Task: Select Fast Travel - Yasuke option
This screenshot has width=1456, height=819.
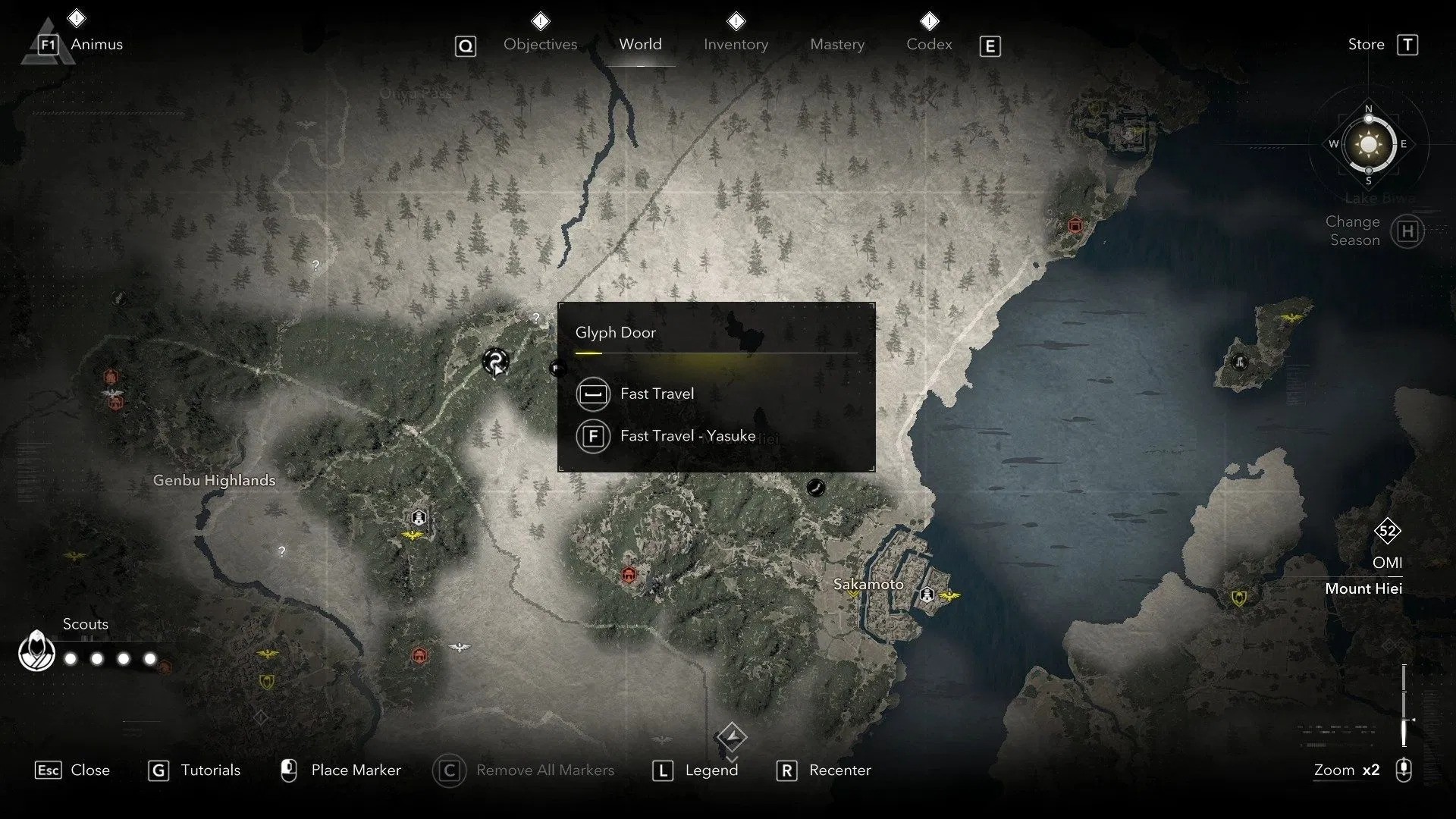Action: [687, 436]
